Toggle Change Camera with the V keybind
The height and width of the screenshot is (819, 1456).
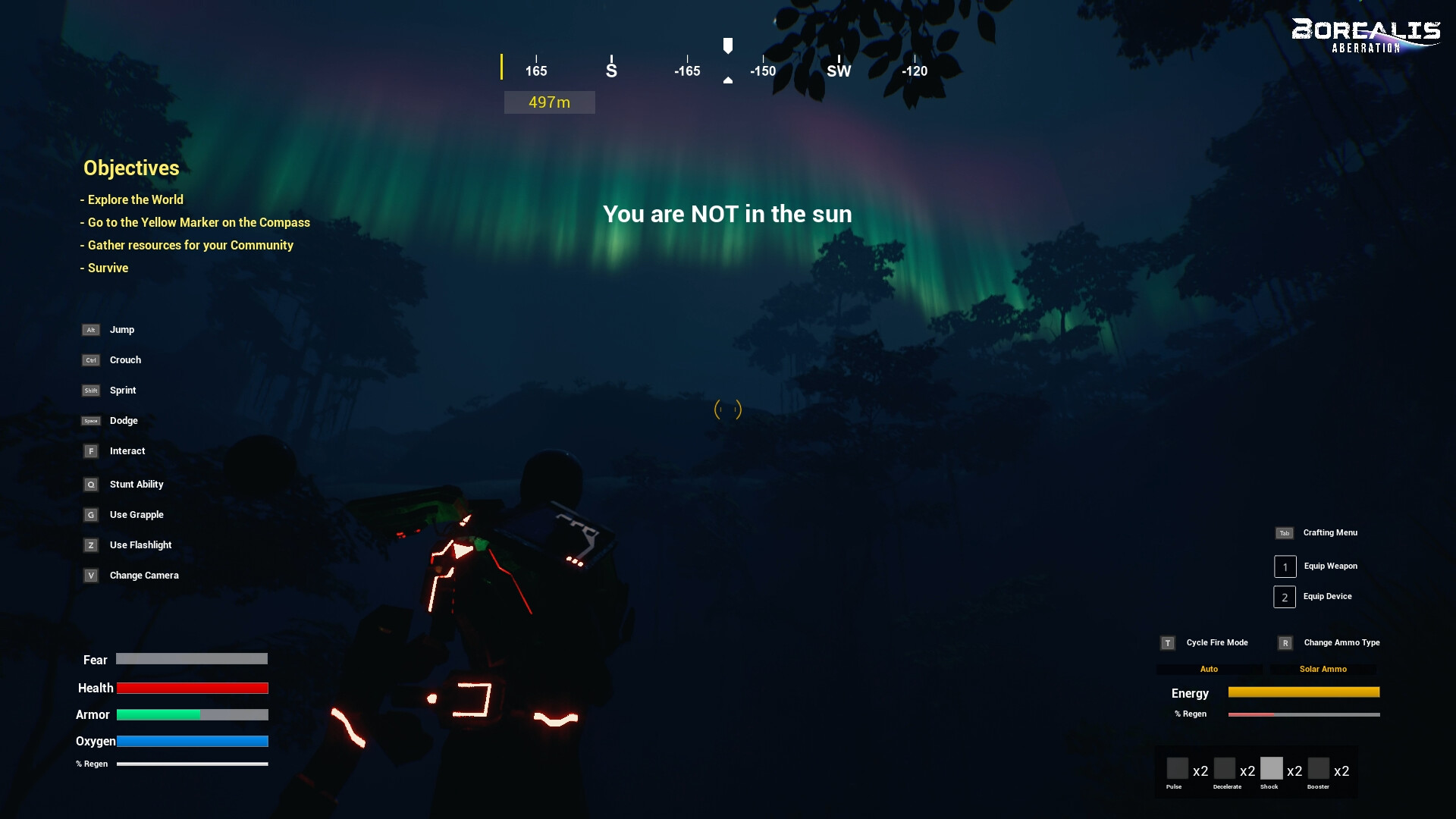pos(91,576)
